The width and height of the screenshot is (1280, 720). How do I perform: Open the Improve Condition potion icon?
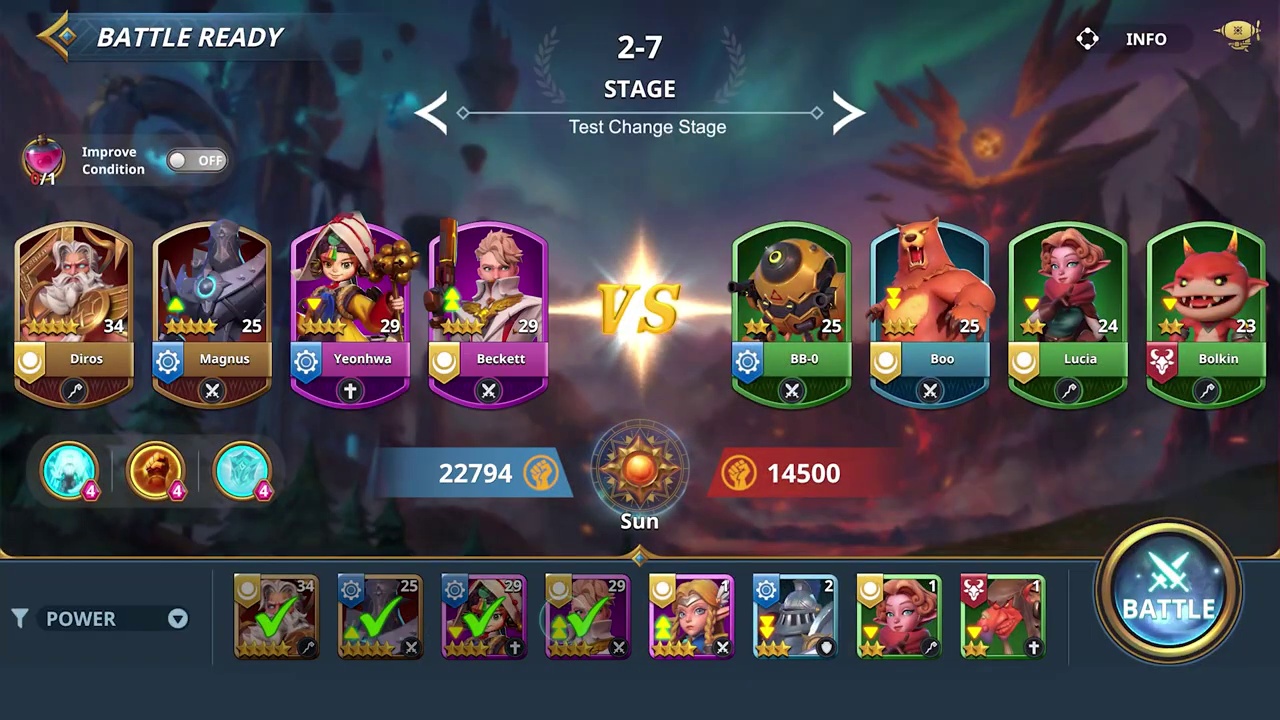[44, 160]
